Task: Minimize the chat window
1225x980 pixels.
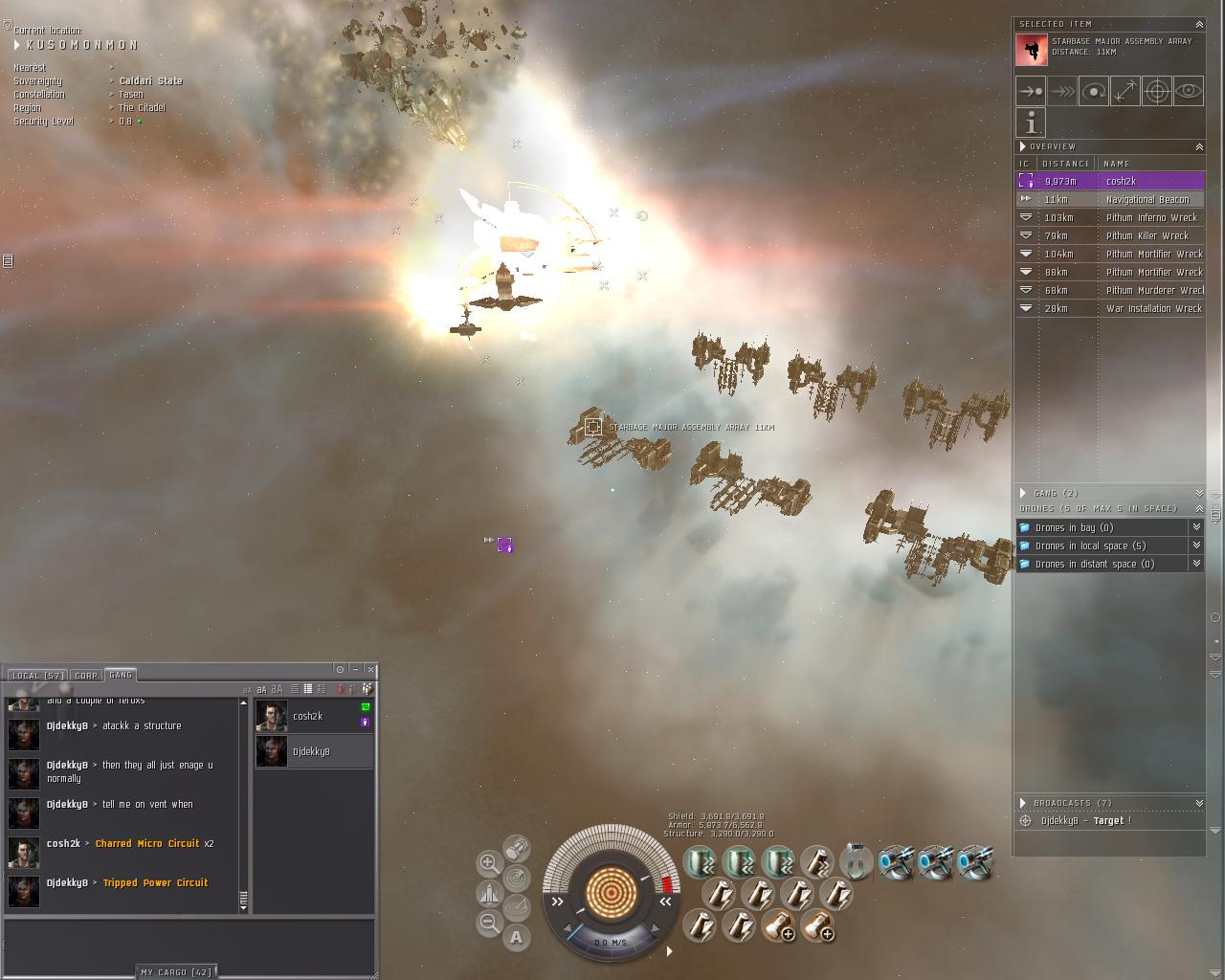Action: [x=355, y=669]
